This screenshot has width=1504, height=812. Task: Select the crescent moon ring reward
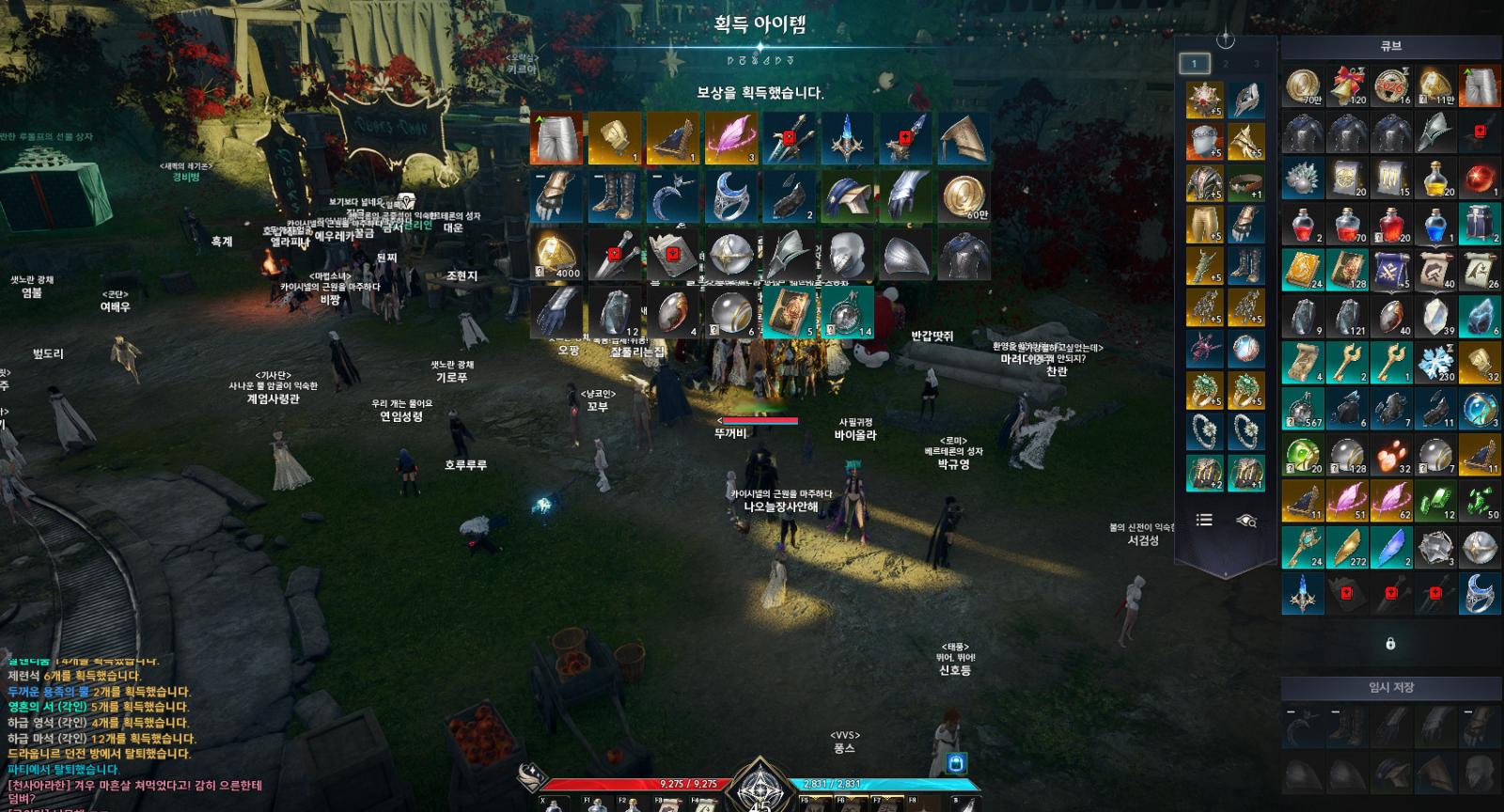(x=730, y=196)
